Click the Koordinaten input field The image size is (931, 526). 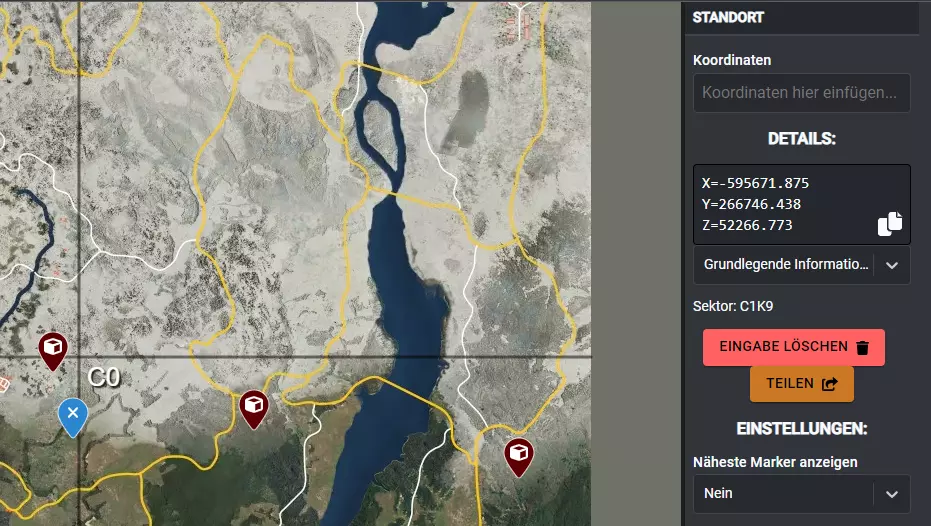coord(801,93)
